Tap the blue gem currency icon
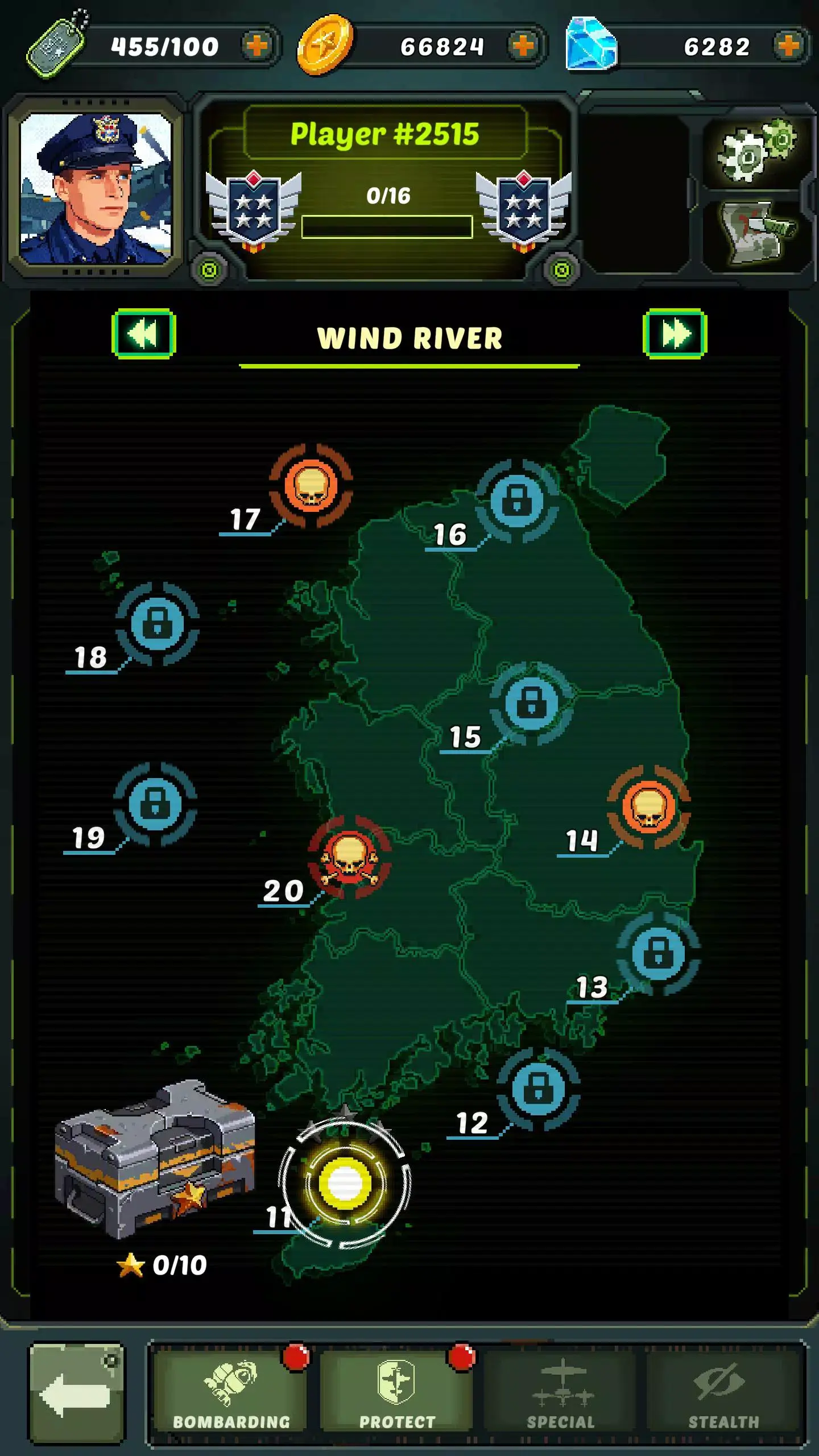 591,43
